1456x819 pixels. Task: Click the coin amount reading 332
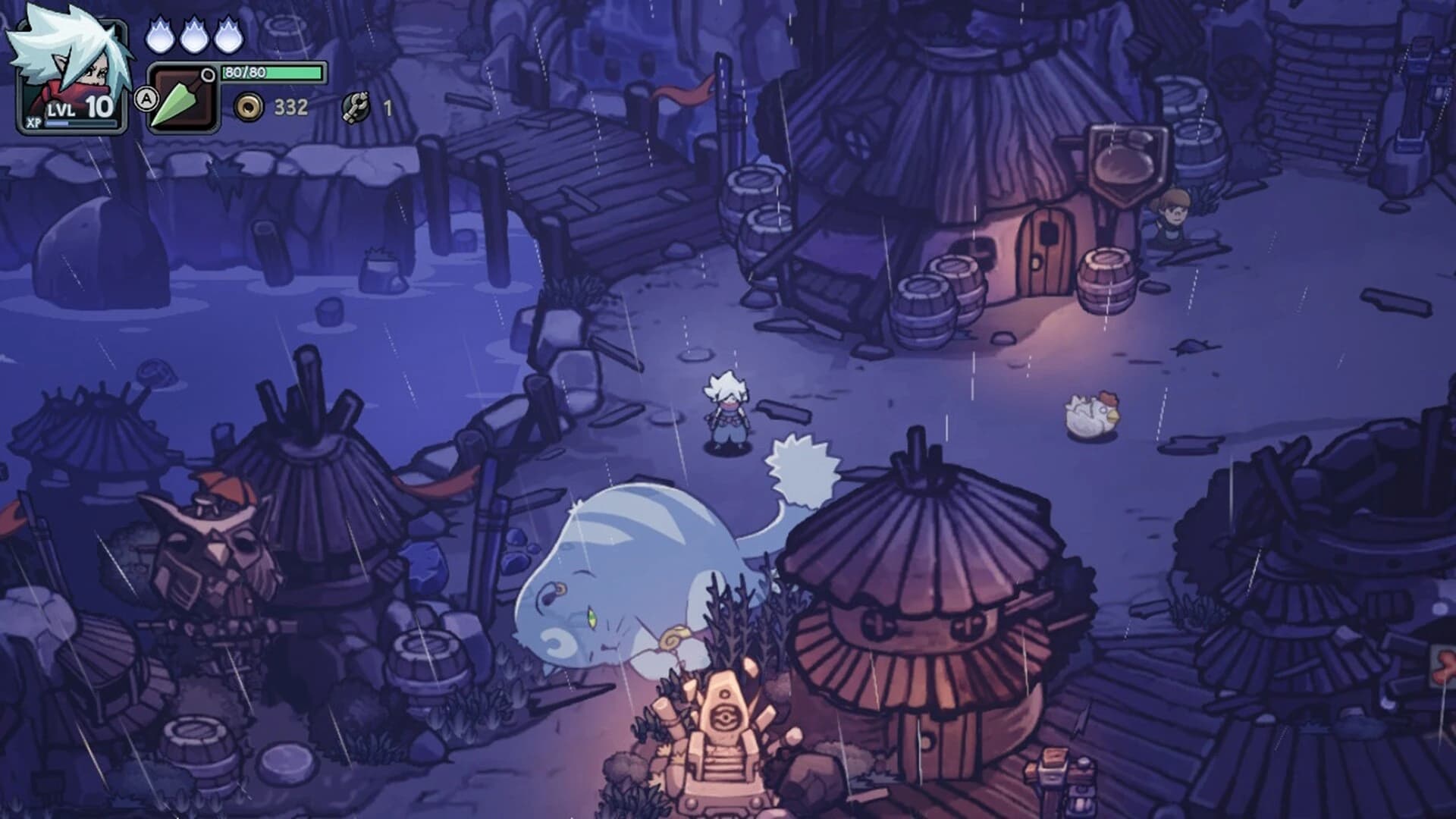click(x=292, y=107)
